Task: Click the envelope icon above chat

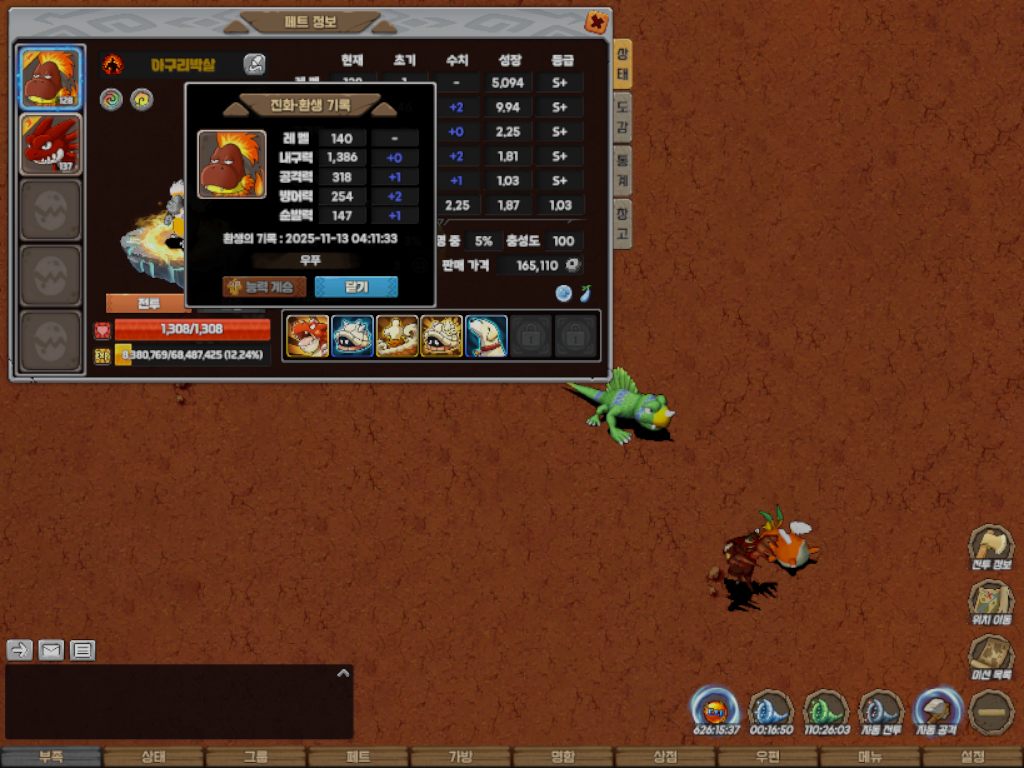Action: [51, 650]
